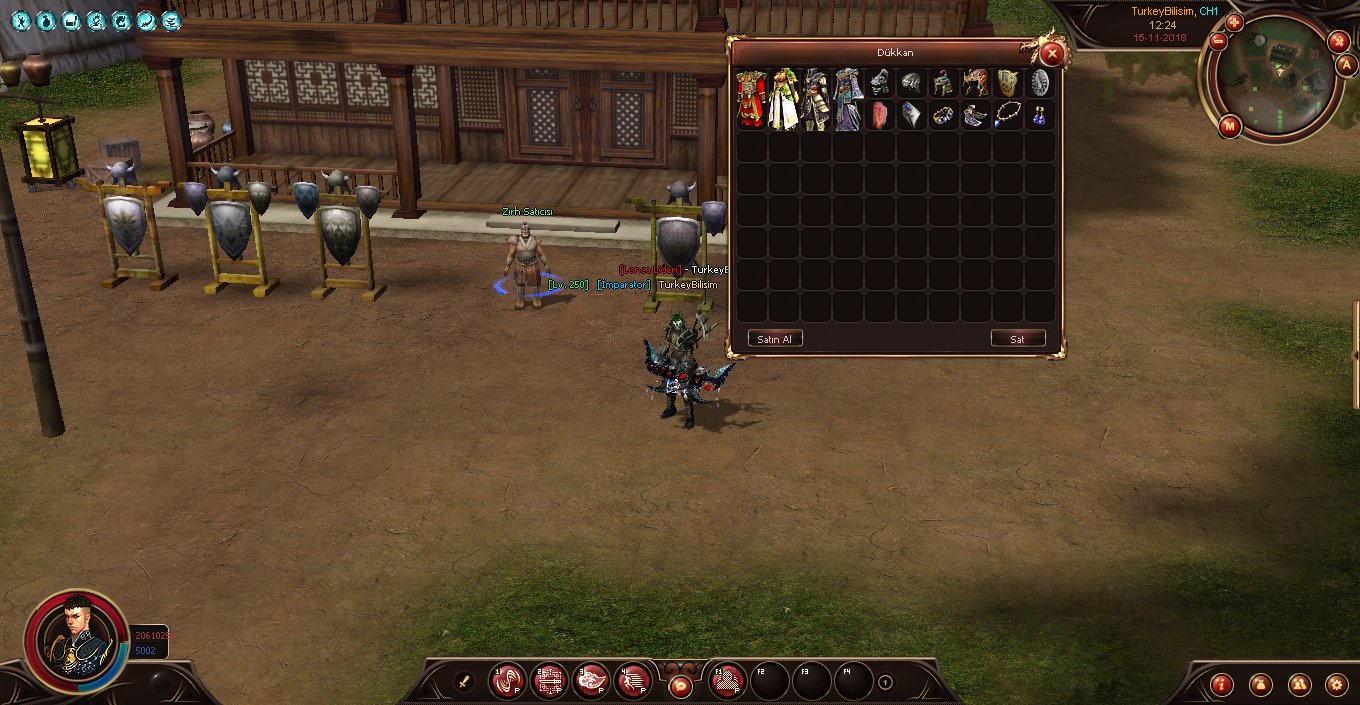Select the gold shield shop item
Screen dimensions: 1360x705
(x=1008, y=83)
